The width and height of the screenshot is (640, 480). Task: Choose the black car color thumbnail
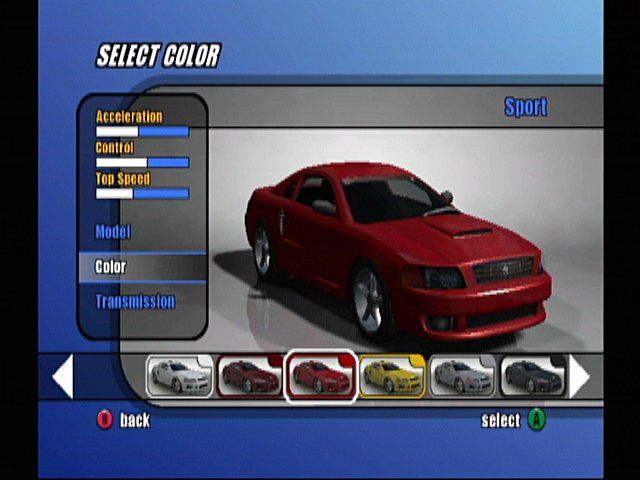pos(532,377)
